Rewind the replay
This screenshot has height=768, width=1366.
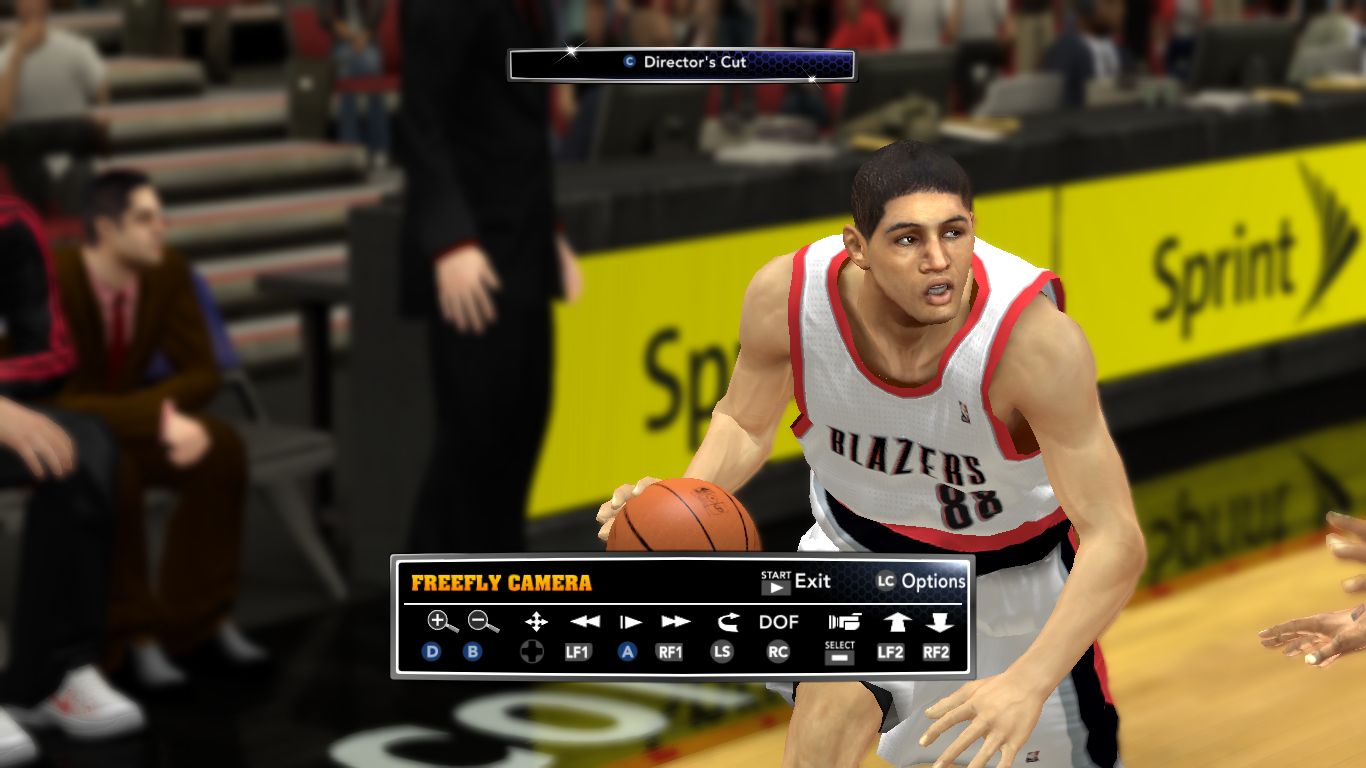[584, 622]
